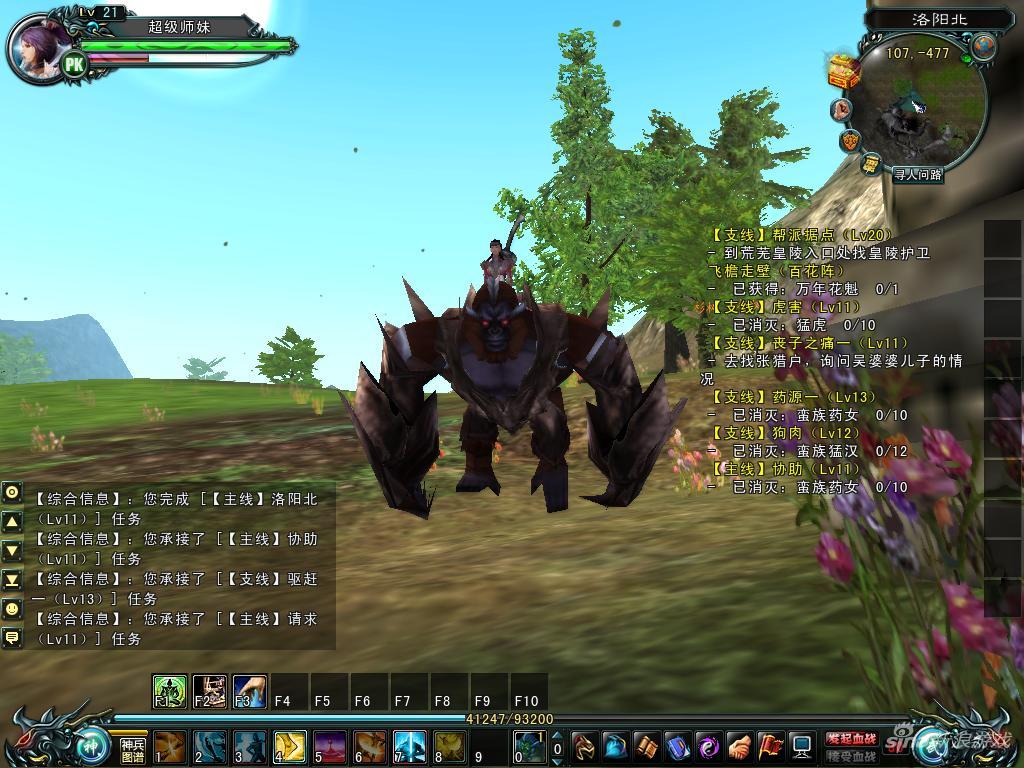The width and height of the screenshot is (1024, 768).
Task: Open the computer monitor system icon
Action: tap(801, 746)
